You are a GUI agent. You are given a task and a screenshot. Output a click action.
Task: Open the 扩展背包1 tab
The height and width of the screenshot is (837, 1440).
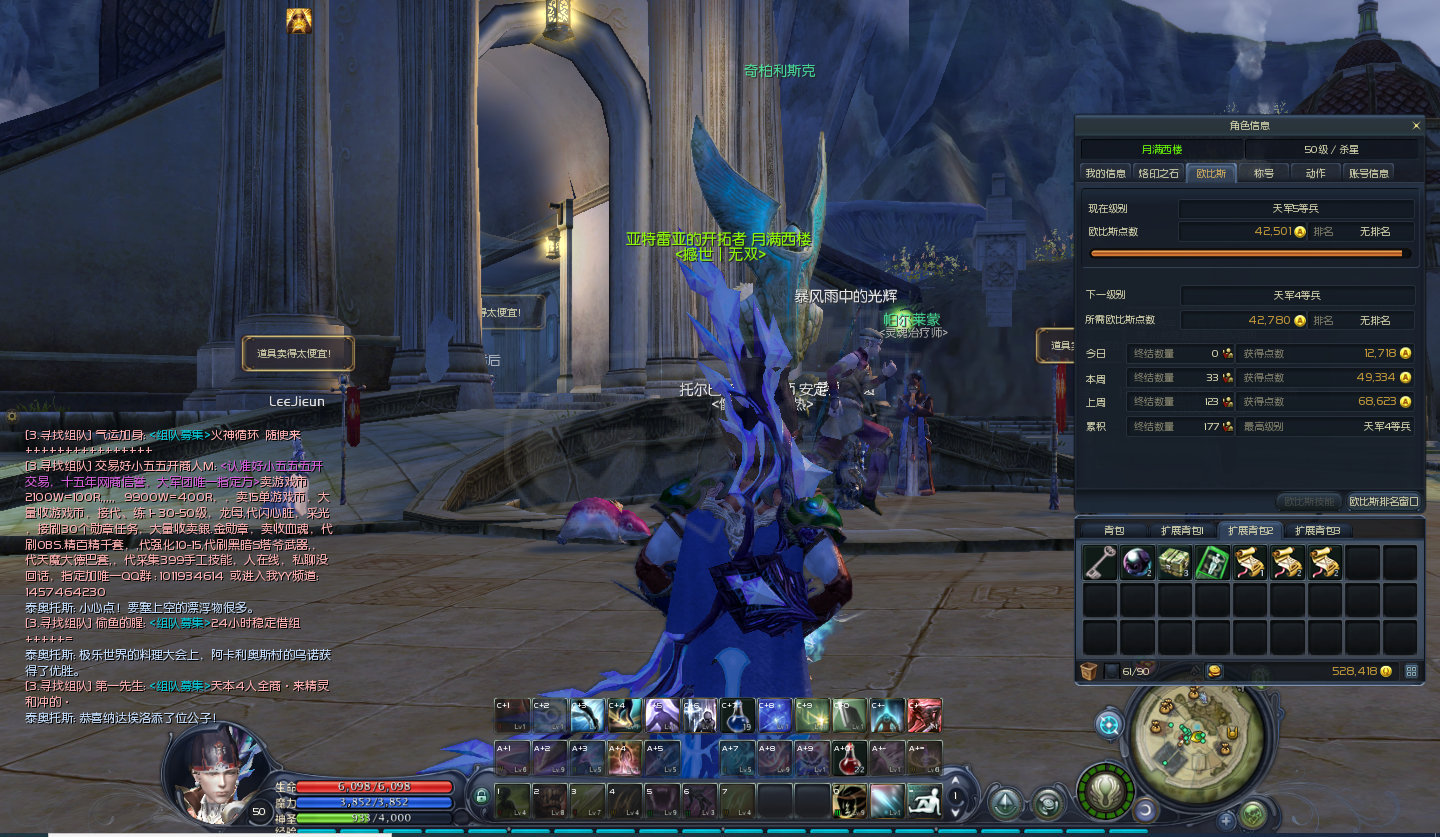pyautogui.click(x=1181, y=530)
